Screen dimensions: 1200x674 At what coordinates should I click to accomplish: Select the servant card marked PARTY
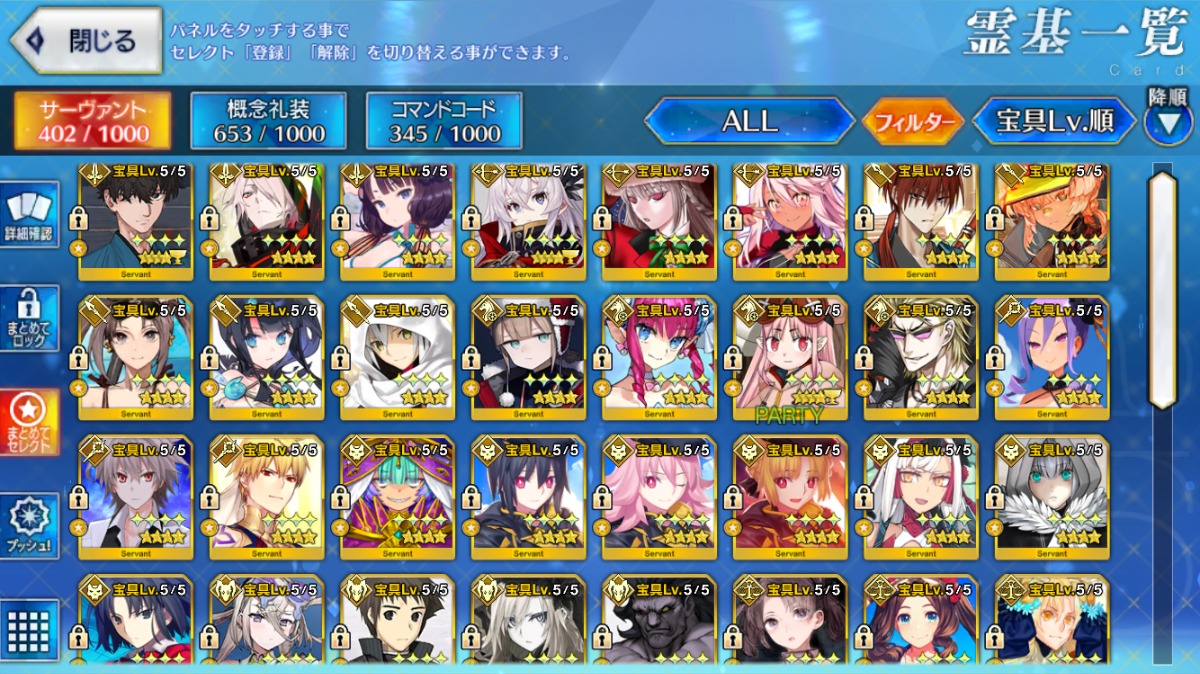click(x=790, y=355)
